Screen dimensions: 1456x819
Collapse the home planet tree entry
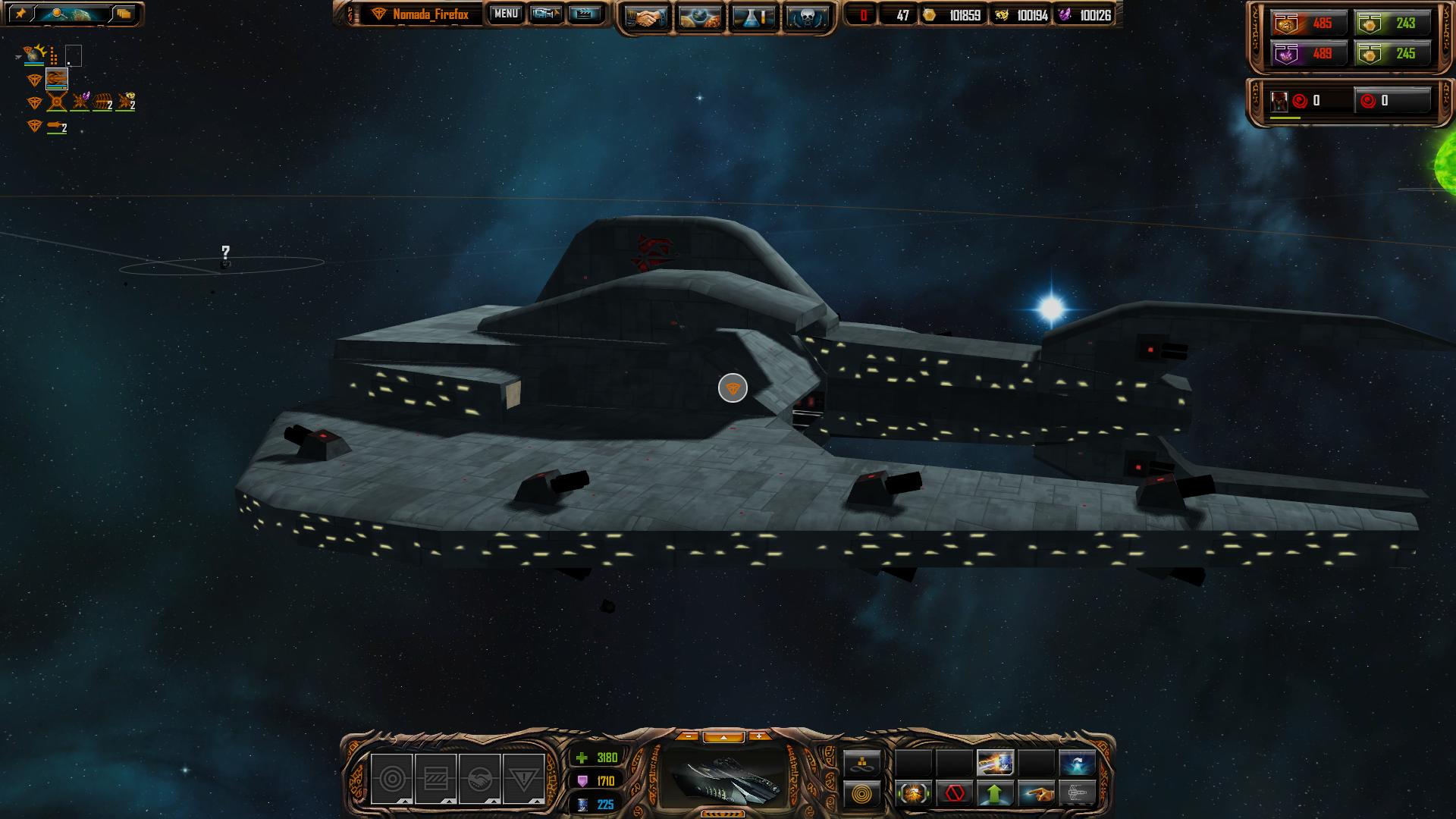(18, 57)
